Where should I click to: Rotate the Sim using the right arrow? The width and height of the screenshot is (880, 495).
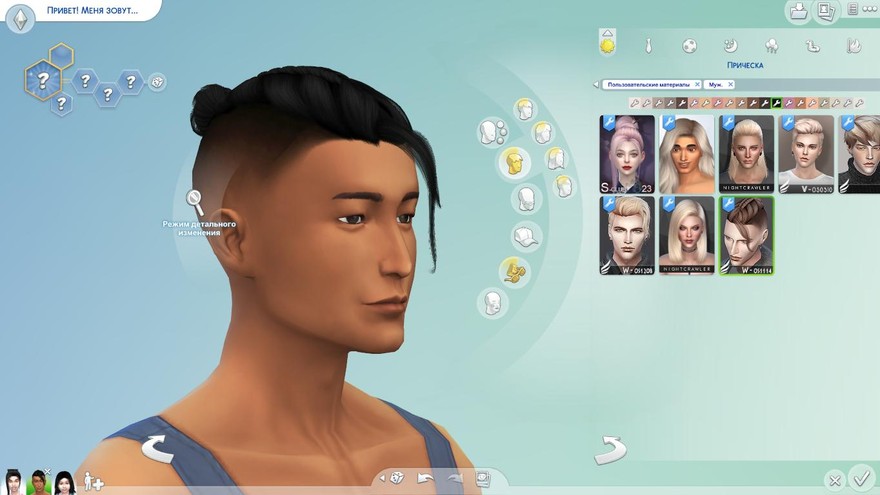click(610, 450)
